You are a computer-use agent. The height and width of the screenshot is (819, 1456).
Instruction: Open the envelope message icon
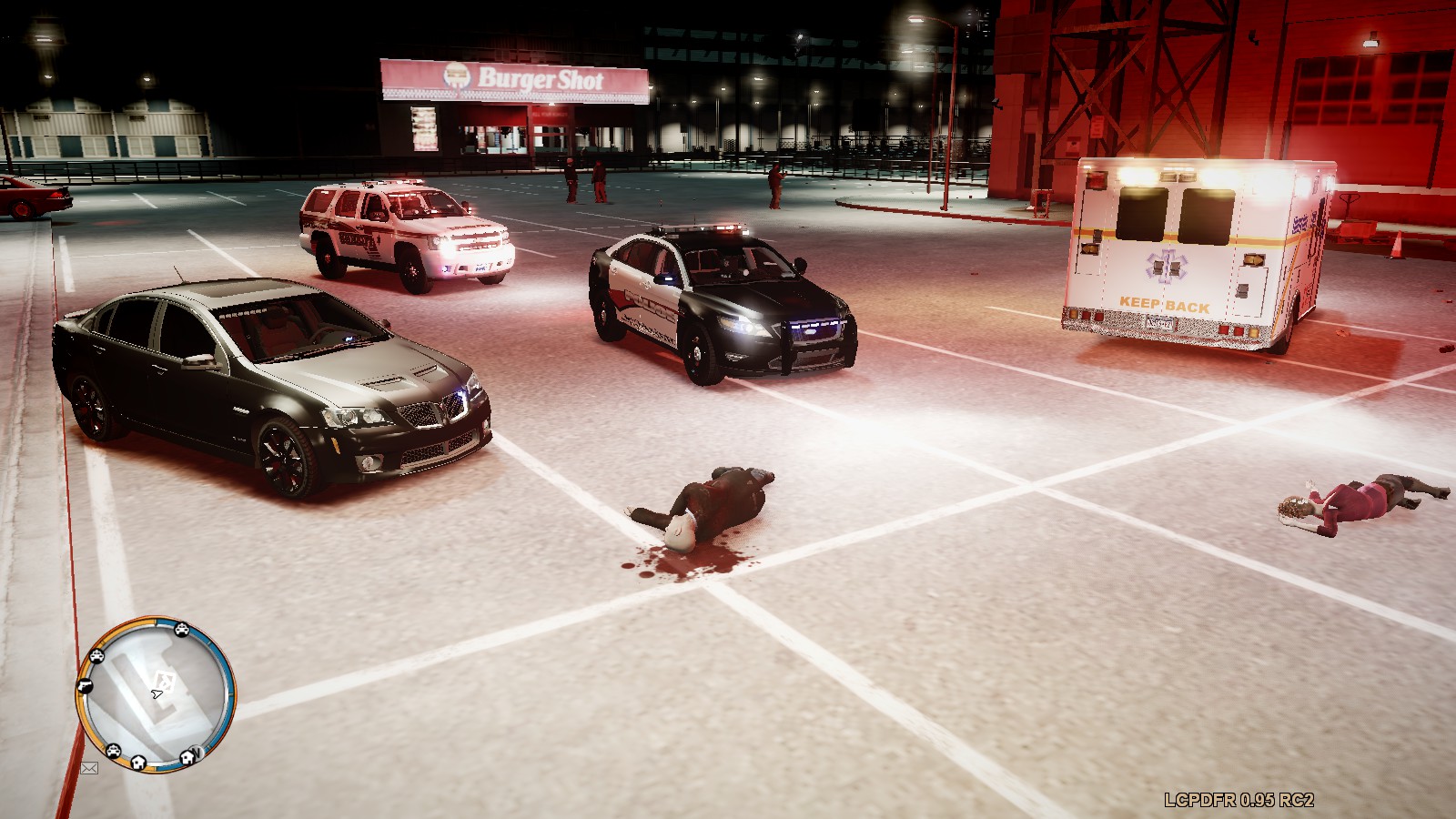[89, 768]
